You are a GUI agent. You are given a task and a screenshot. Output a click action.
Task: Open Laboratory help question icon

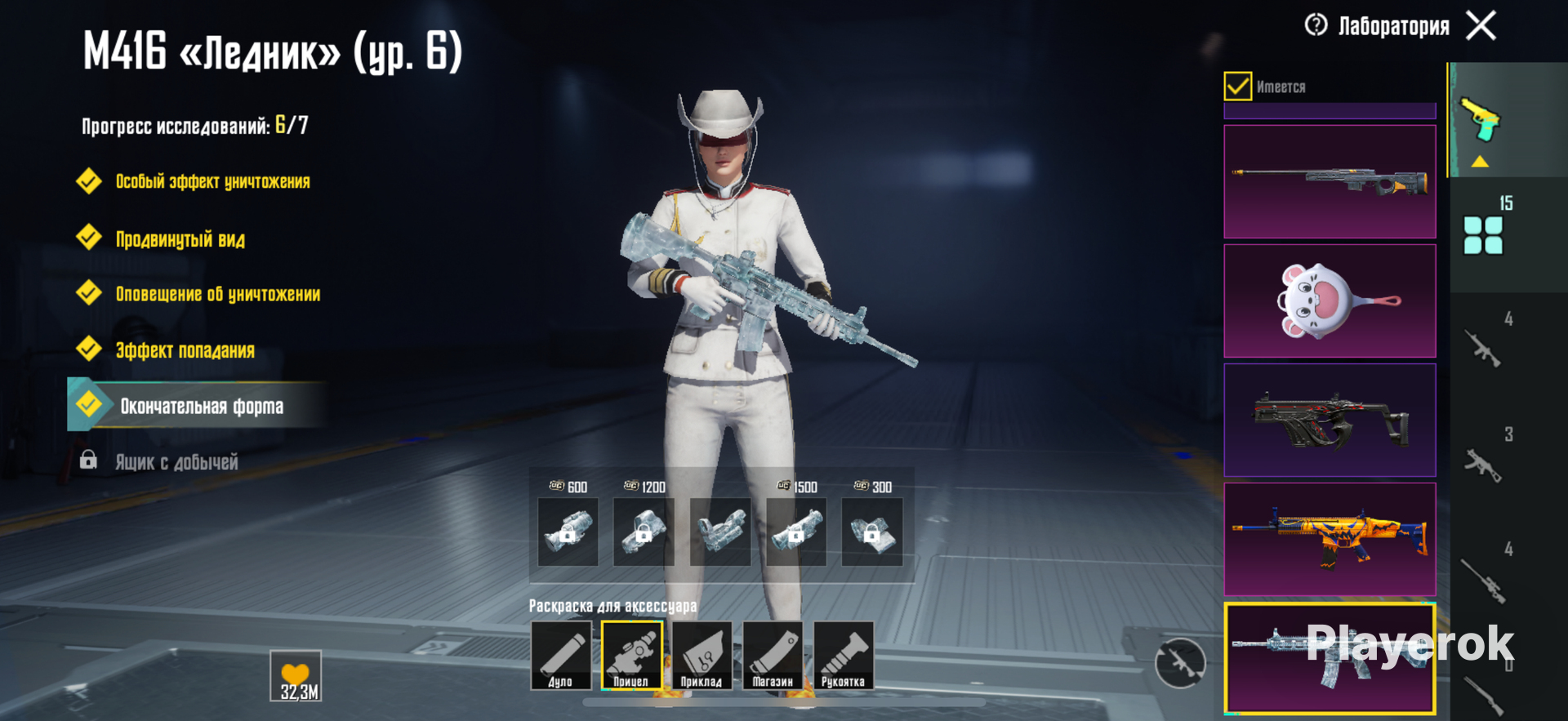(x=1316, y=25)
